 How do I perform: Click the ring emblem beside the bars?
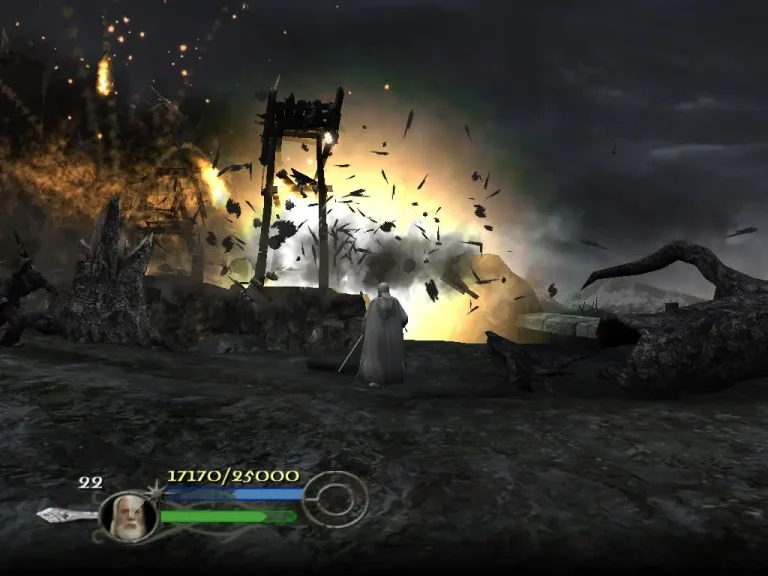click(335, 500)
